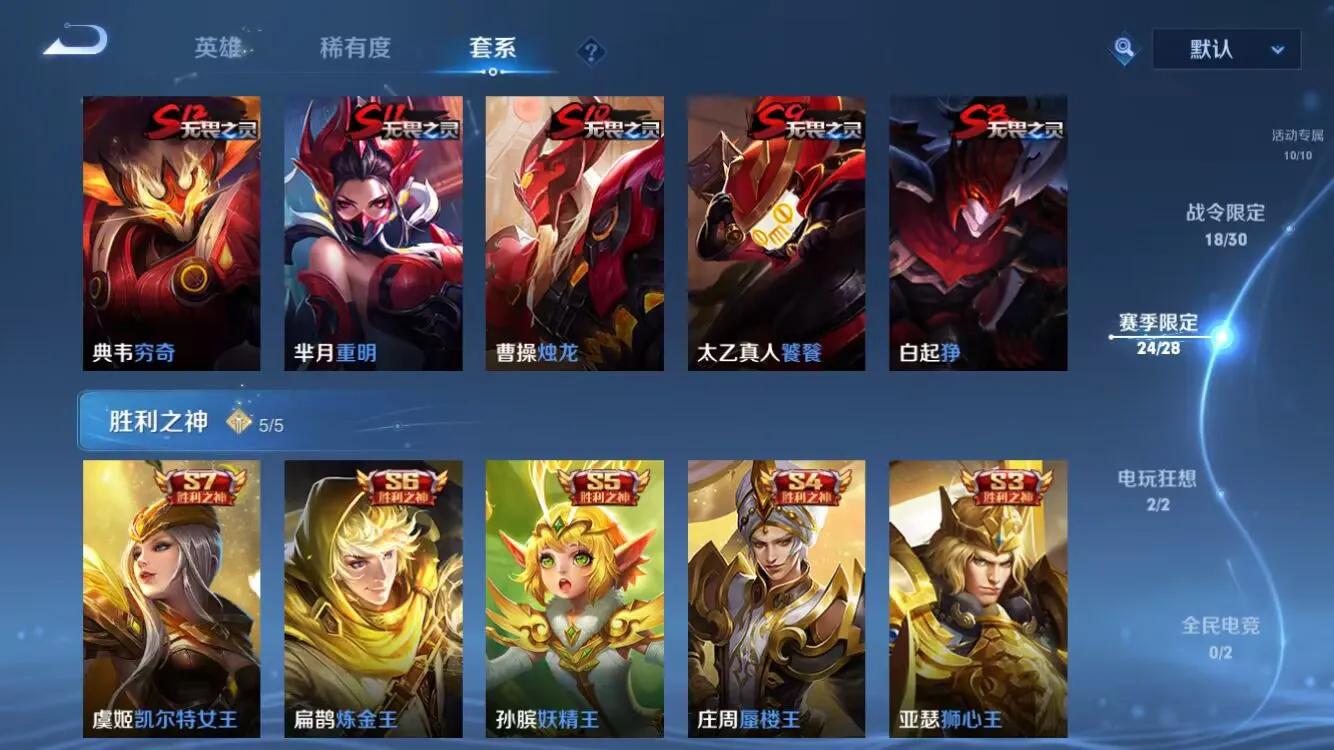Click the help question mark icon
This screenshot has width=1334, height=750.
592,48
